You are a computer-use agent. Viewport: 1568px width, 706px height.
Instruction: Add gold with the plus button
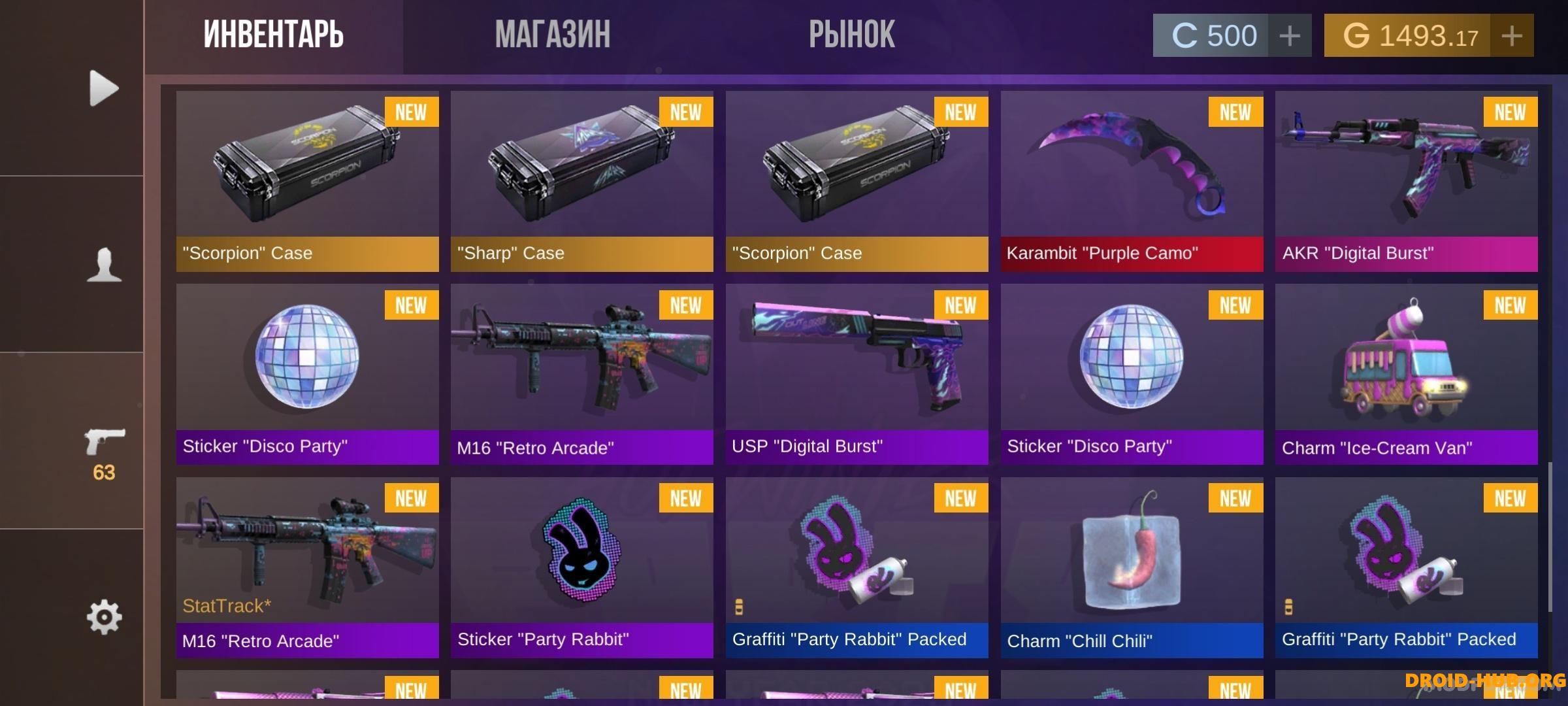(x=1511, y=36)
